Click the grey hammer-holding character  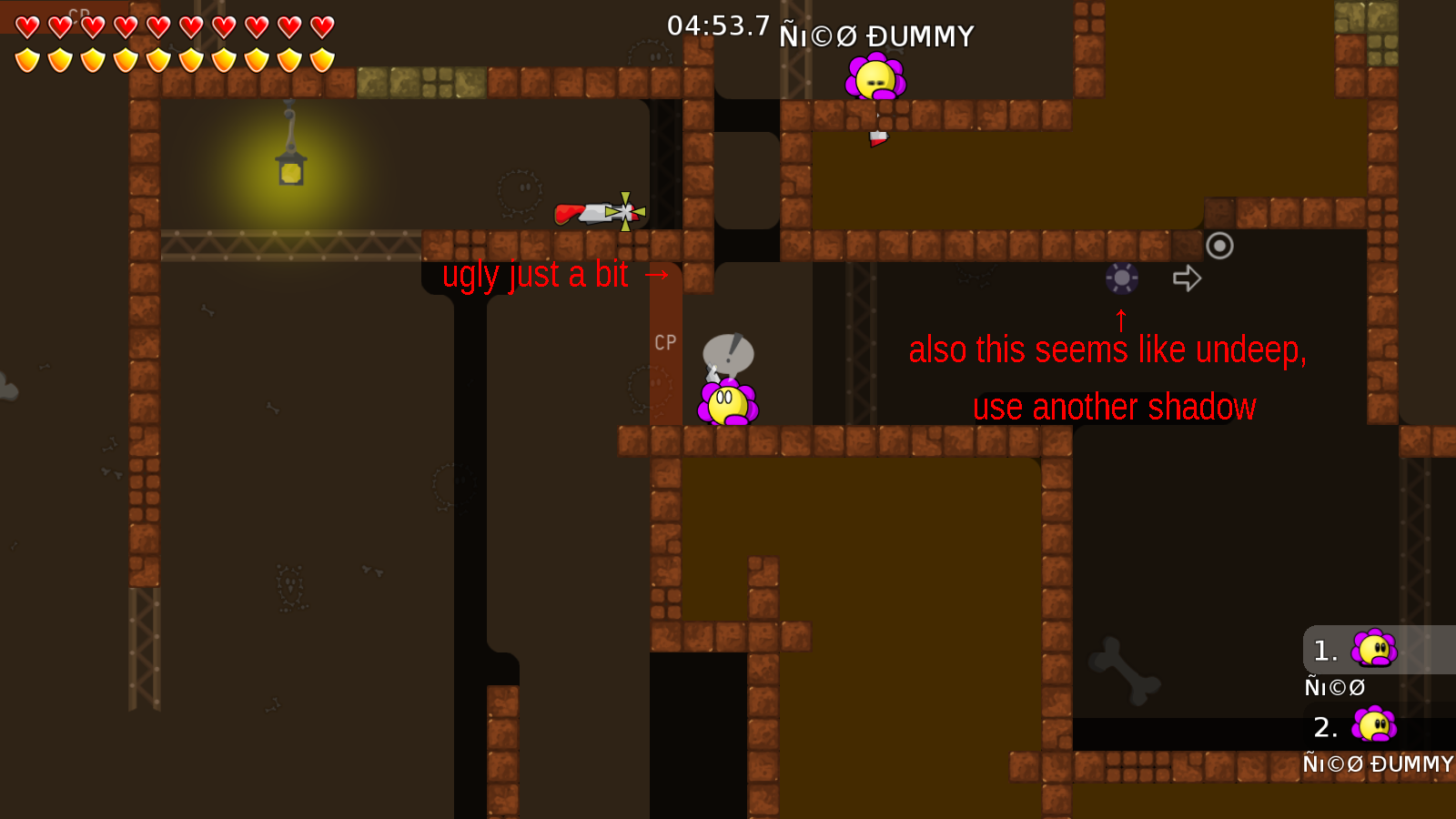[x=728, y=355]
